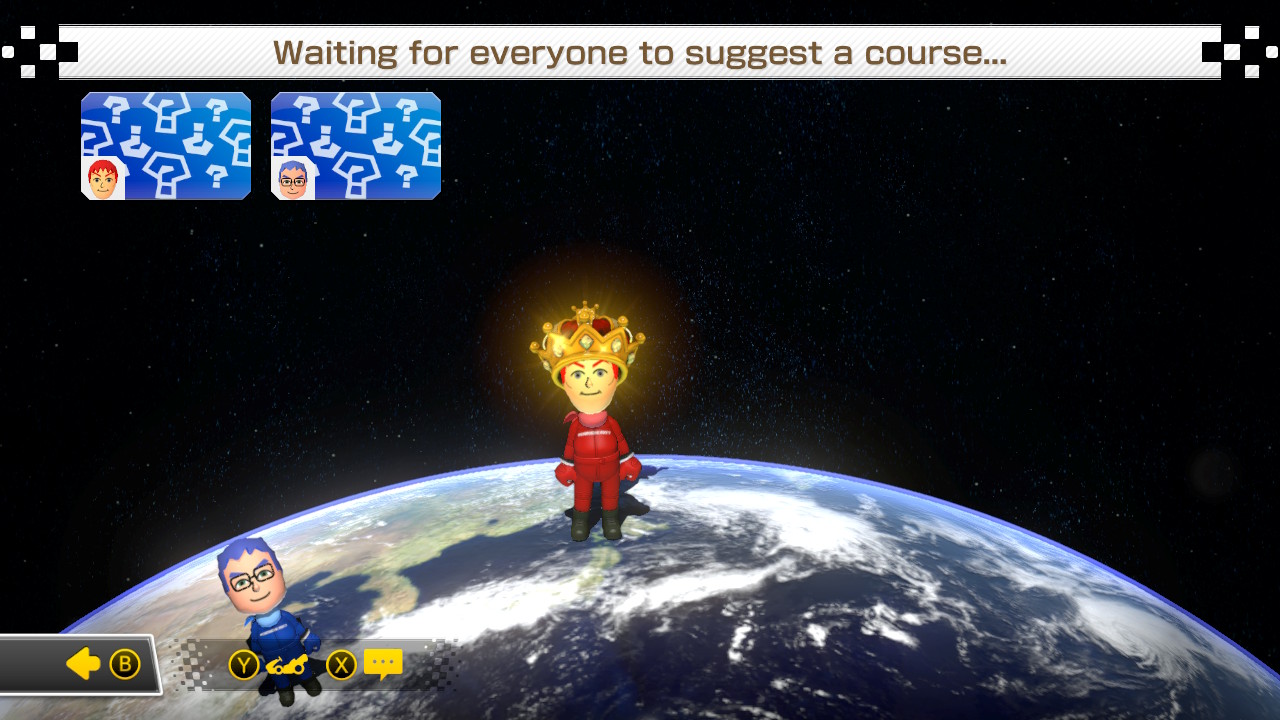Click the waiting-for-course banner text
1280x720 pixels.
(640, 52)
